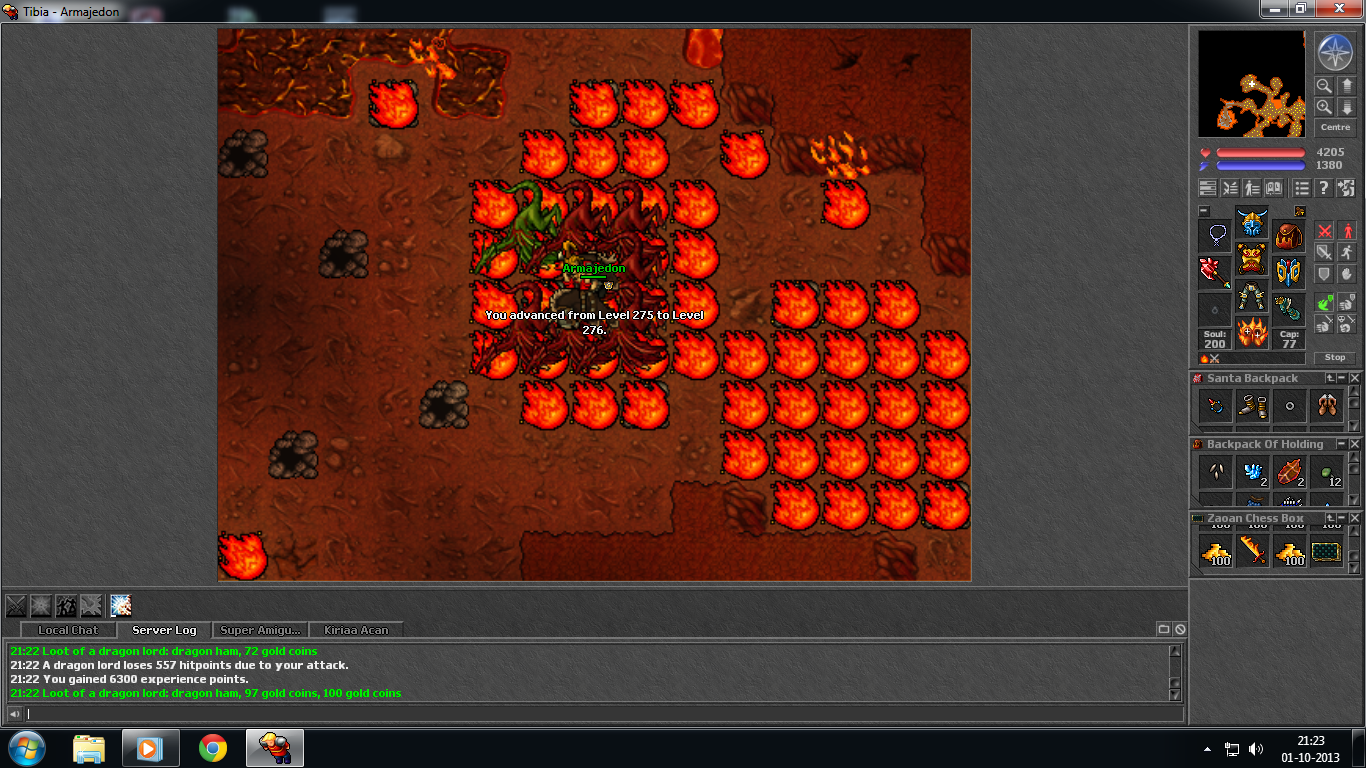
Task: Click the red axe weapon slot
Action: click(1216, 273)
